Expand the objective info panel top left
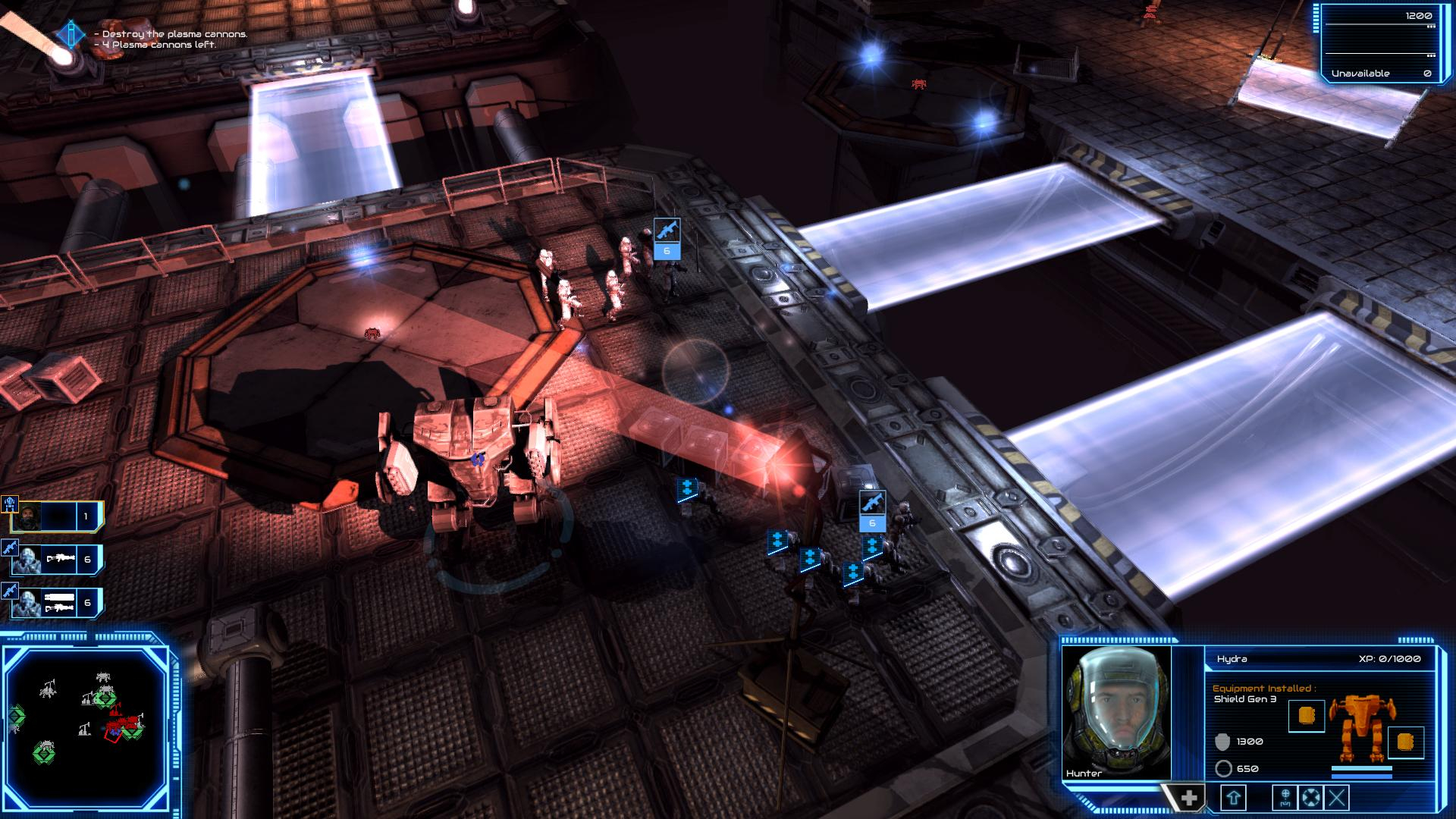This screenshot has width=1456, height=819. click(x=70, y=34)
